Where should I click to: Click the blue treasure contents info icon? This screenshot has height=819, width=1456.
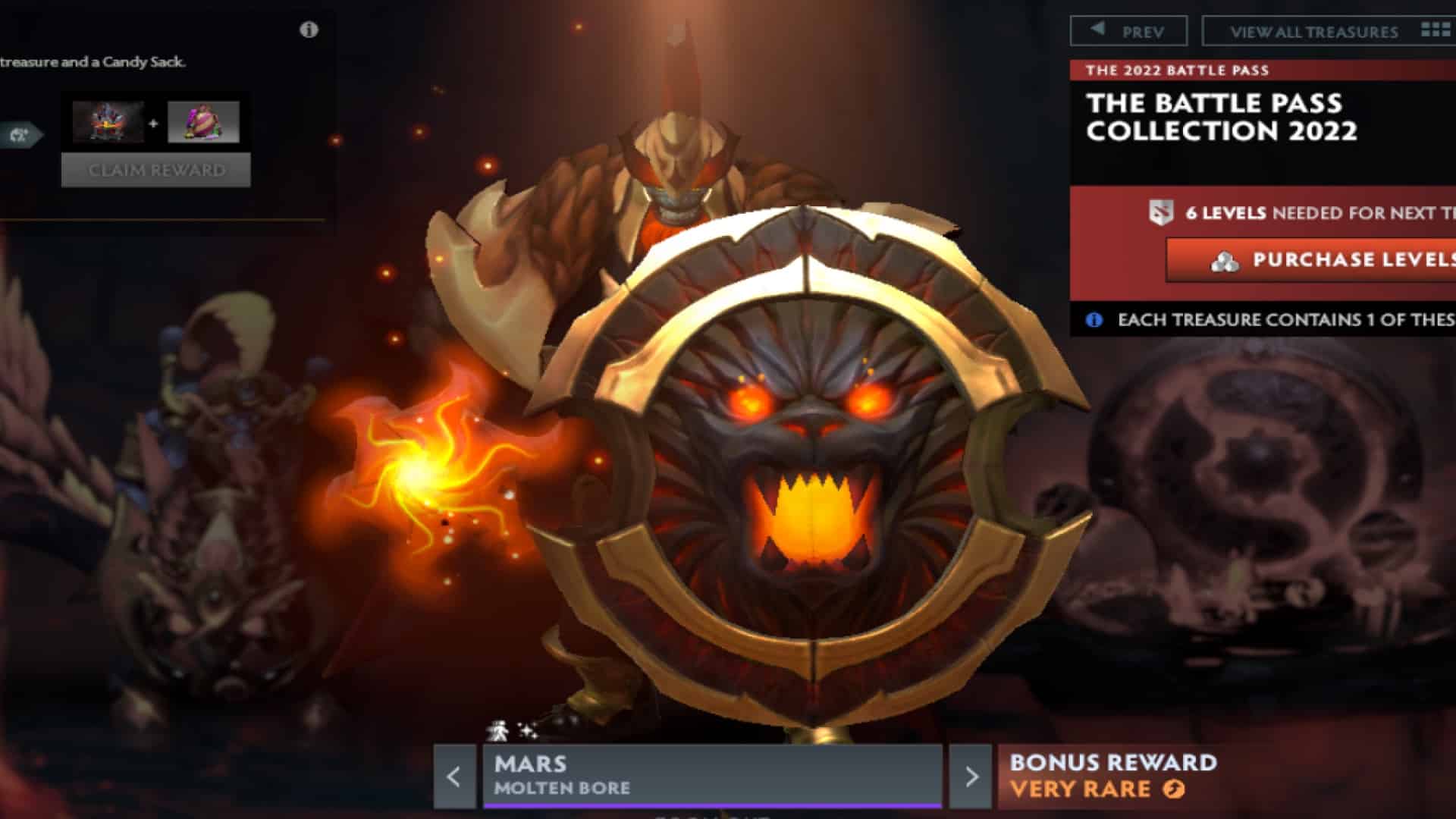(1094, 320)
